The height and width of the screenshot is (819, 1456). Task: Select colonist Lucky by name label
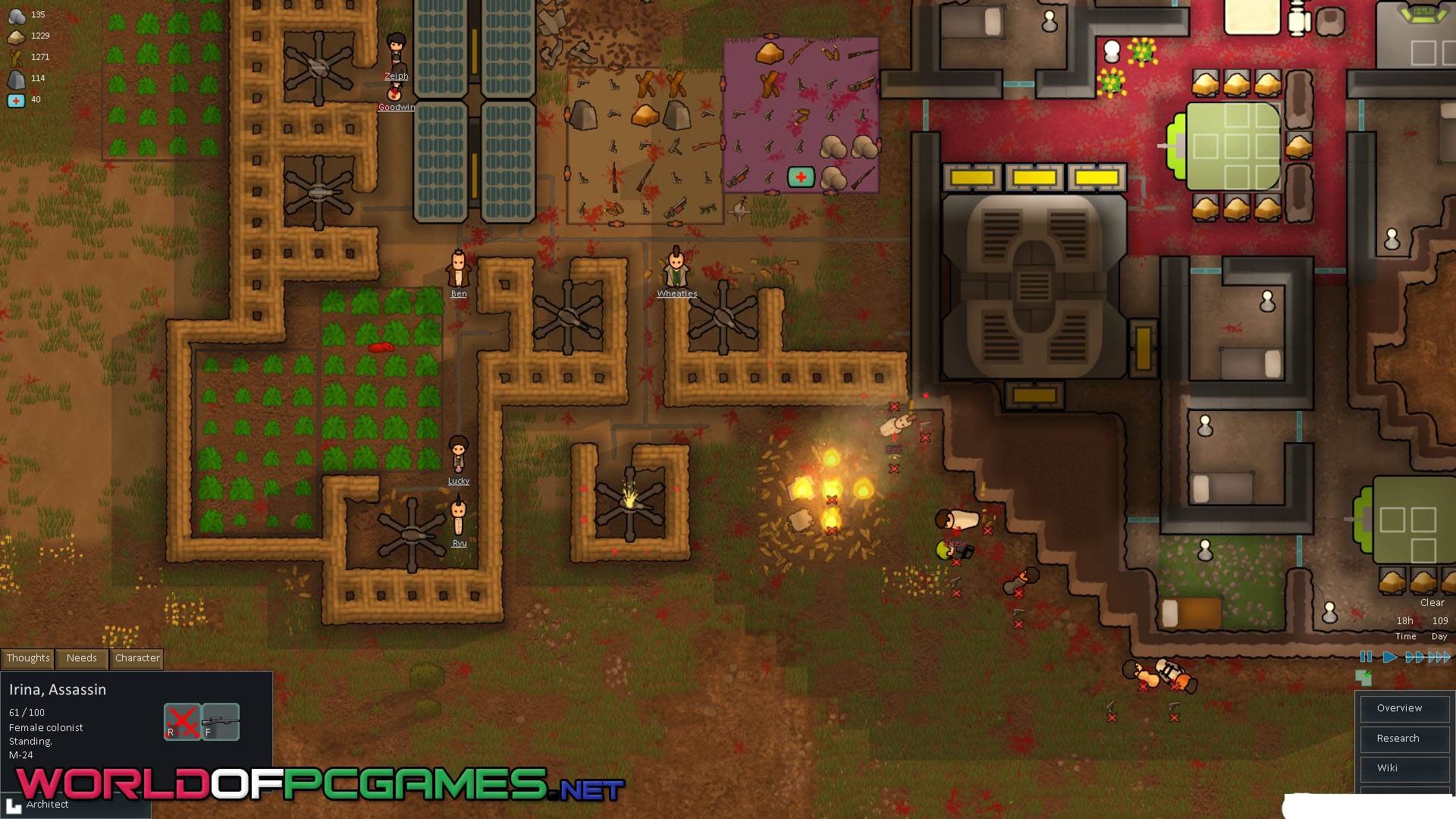tap(459, 481)
